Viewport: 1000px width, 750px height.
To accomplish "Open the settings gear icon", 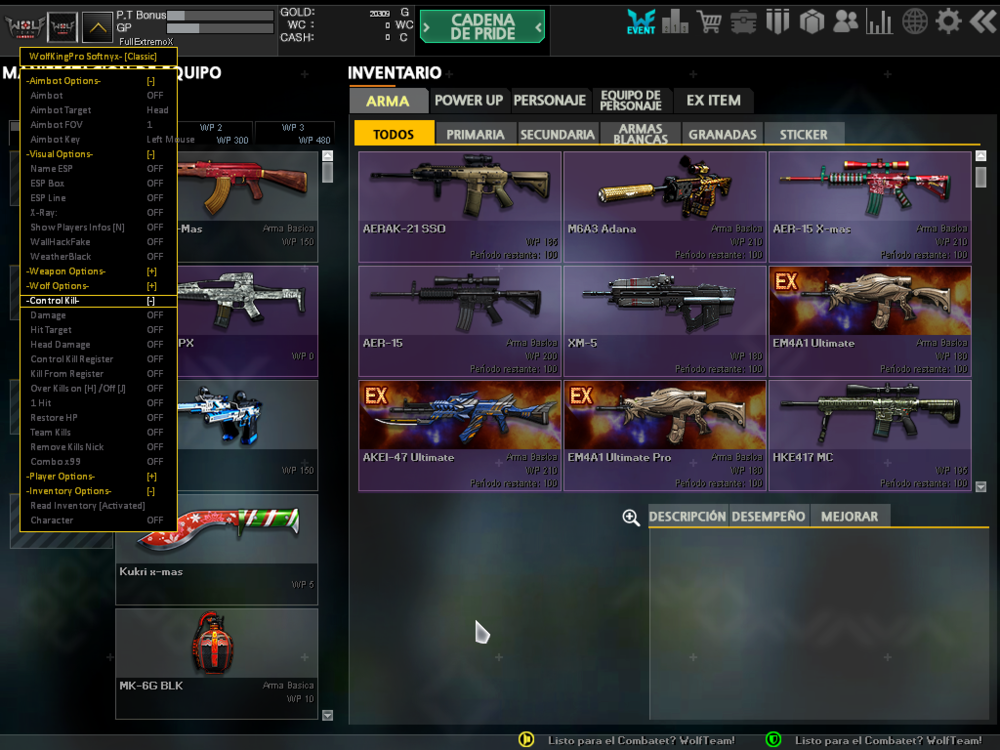I will click(948, 22).
